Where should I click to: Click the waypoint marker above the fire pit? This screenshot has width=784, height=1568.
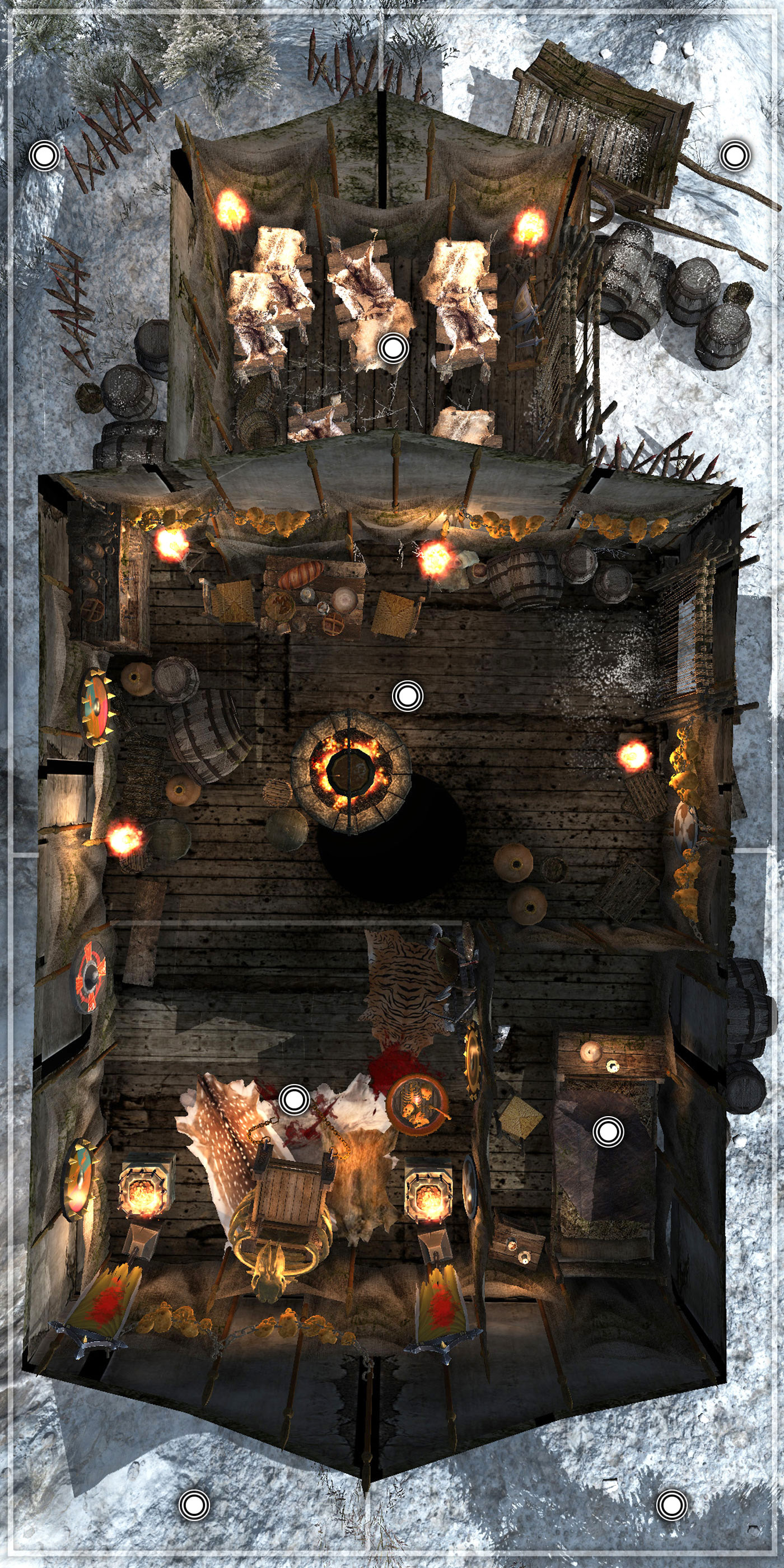pyautogui.click(x=407, y=696)
